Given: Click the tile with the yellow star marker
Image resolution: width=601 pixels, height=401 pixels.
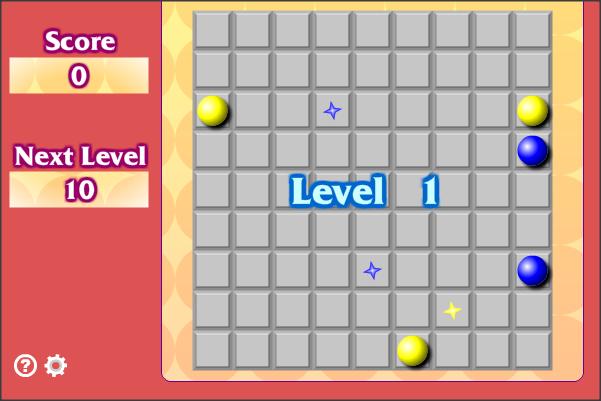Looking at the screenshot, I should [x=453, y=310].
